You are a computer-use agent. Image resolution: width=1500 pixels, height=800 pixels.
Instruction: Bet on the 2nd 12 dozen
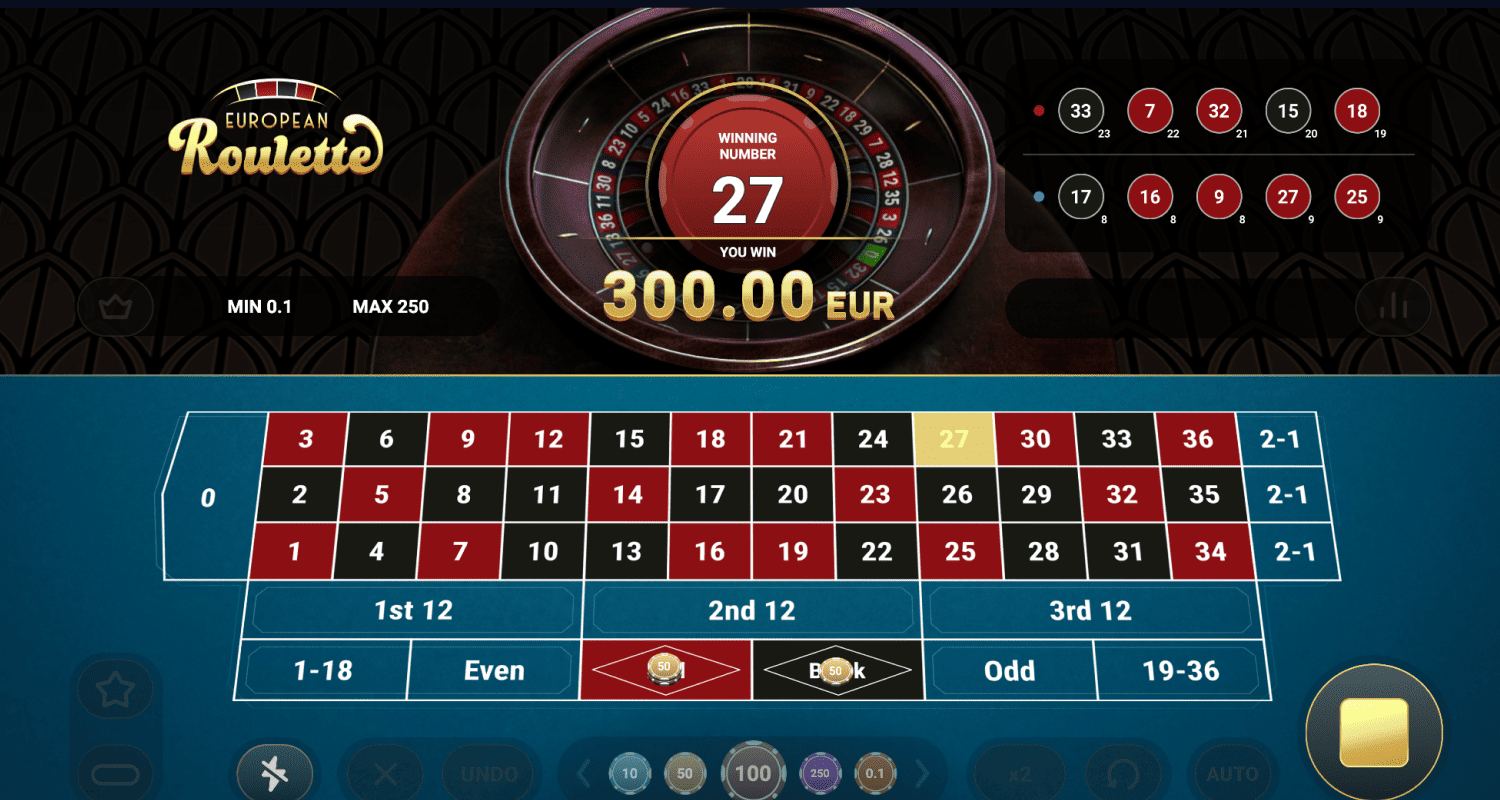pyautogui.click(x=751, y=611)
